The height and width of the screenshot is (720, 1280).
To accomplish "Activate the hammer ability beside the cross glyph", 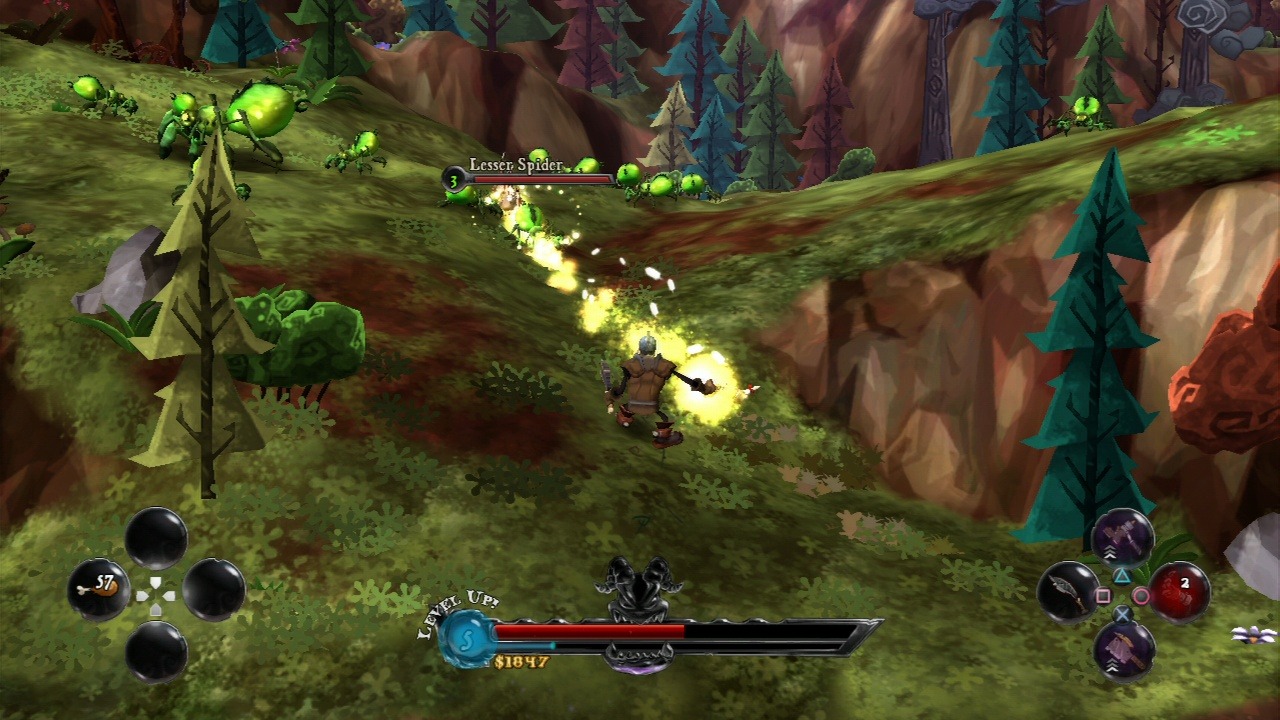I will (1123, 650).
